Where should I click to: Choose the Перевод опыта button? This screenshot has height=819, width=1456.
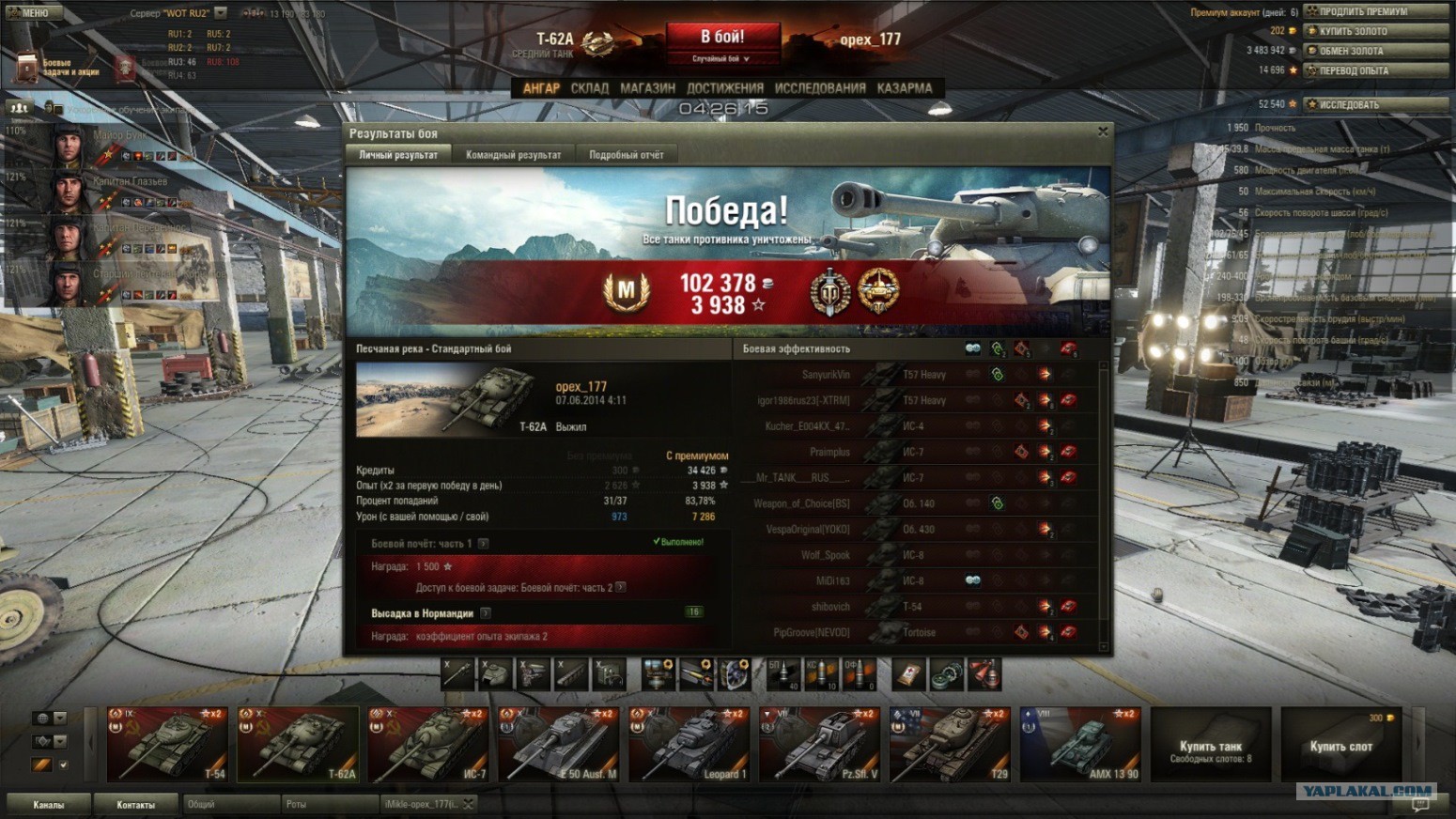[1375, 70]
